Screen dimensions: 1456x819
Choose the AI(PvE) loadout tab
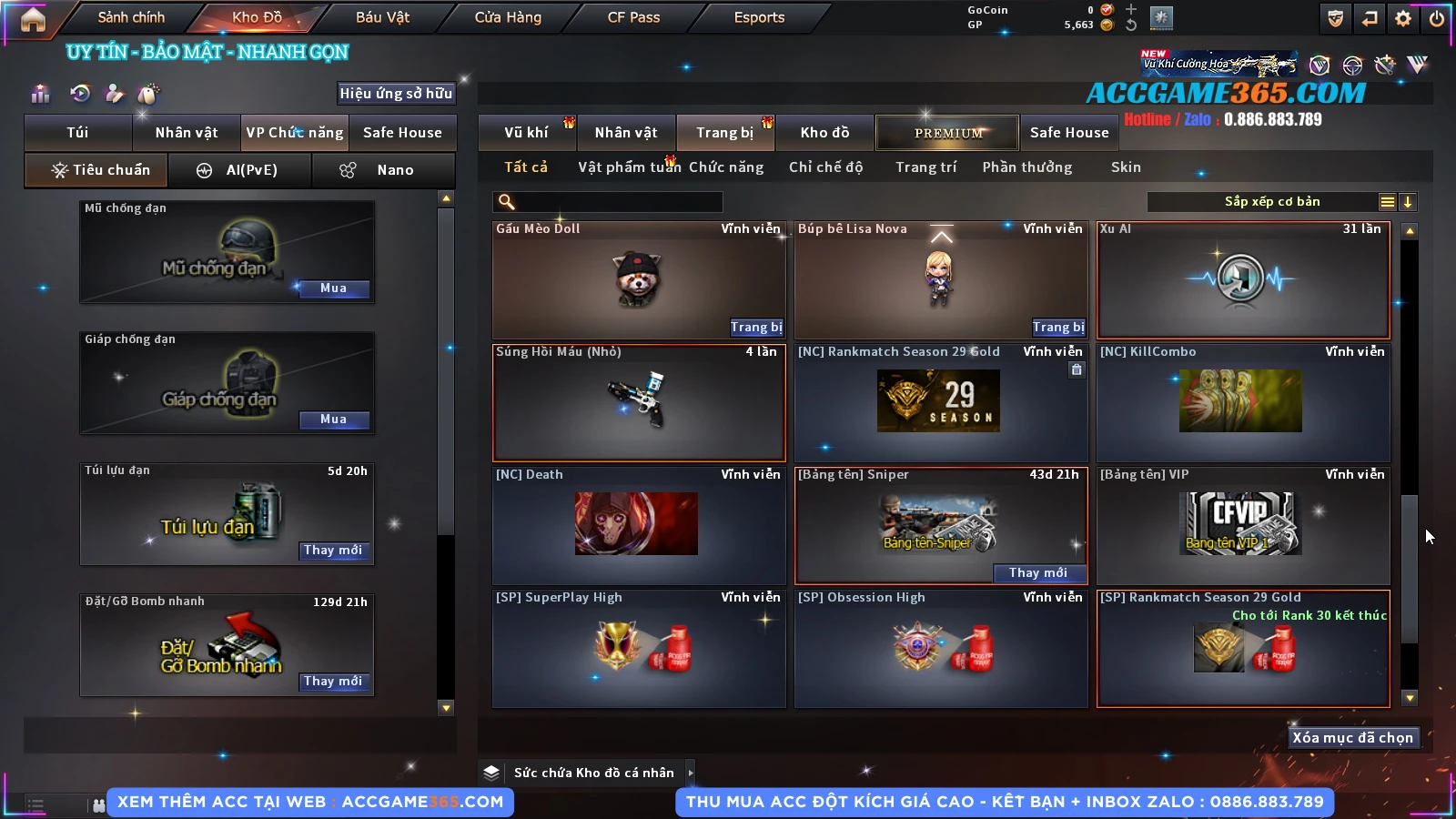241,170
